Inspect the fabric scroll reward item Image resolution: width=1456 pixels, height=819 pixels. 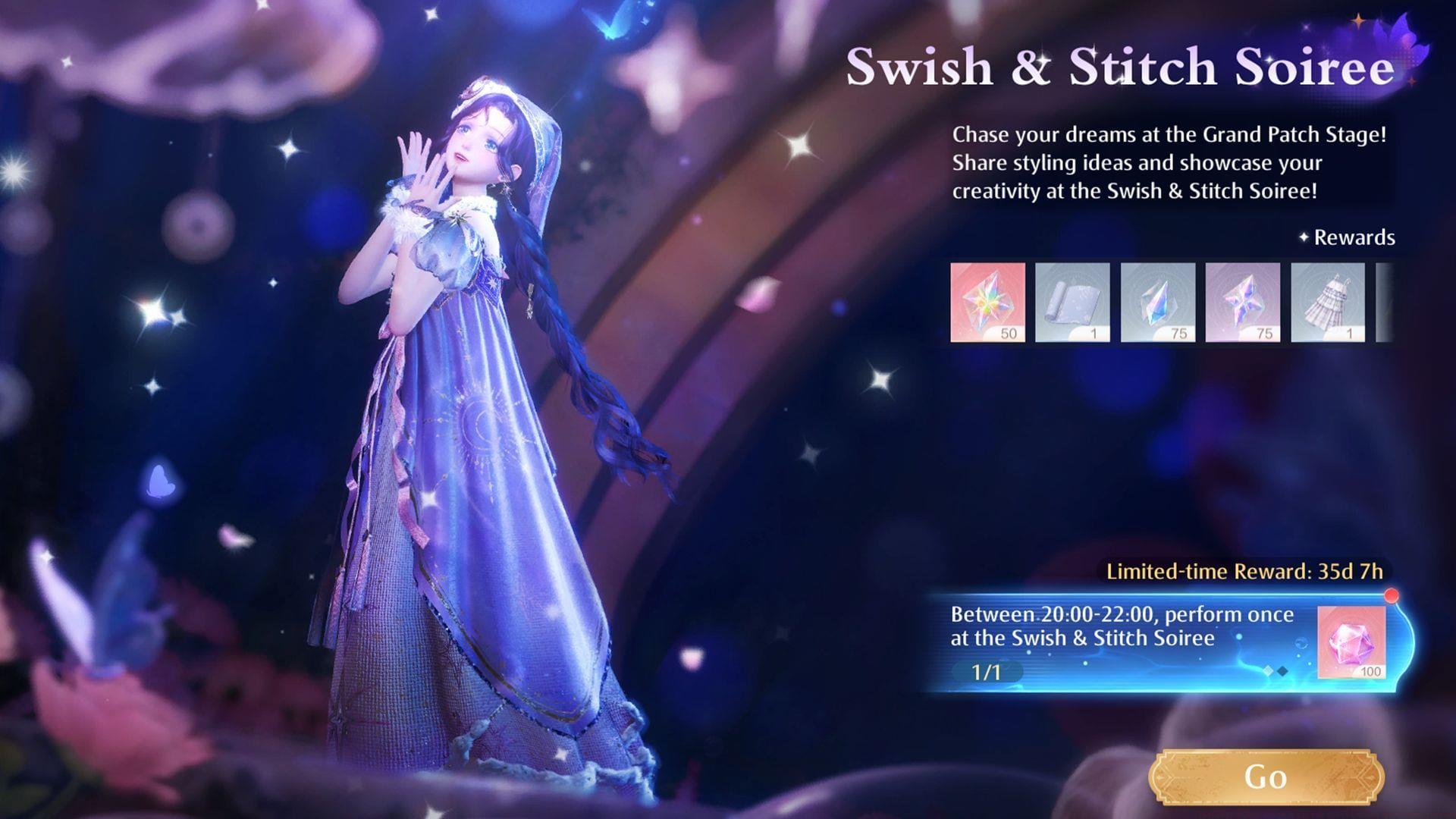click(x=1072, y=302)
